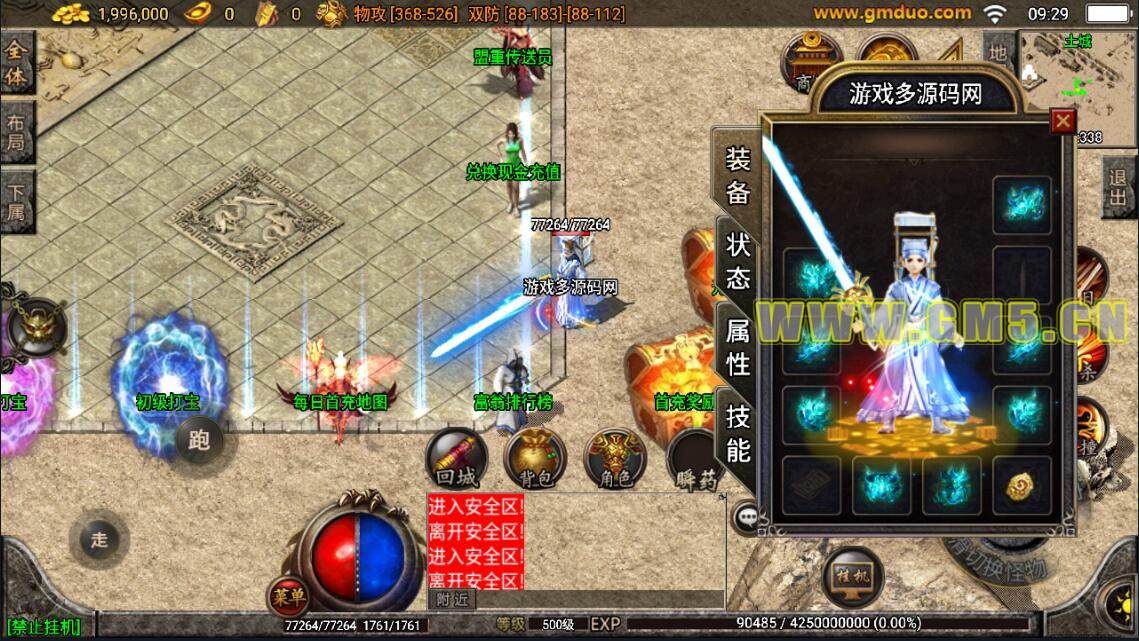This screenshot has width=1139, height=641.
Task: Open the 属性 attributes tab
Action: [738, 346]
